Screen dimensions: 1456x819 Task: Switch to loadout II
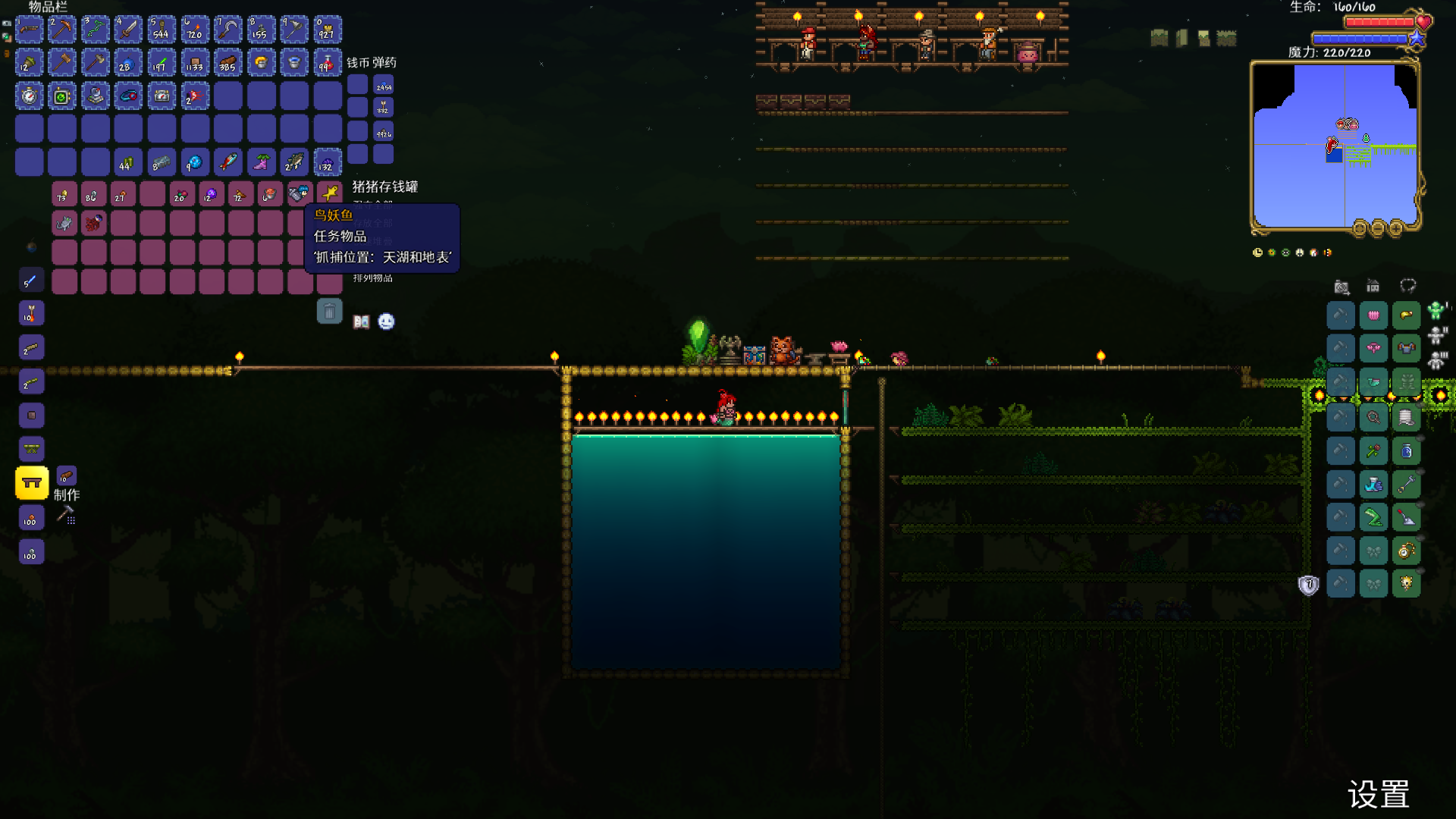point(1437,335)
